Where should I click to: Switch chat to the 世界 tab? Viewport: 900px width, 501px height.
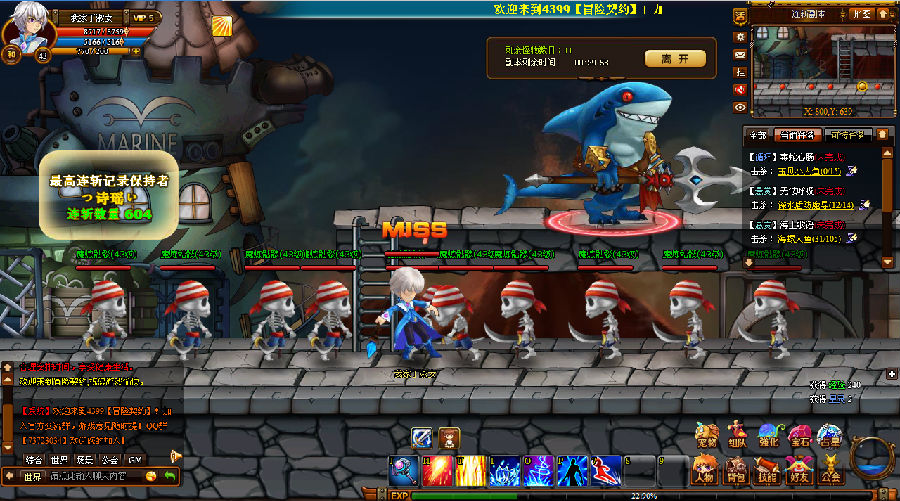coord(59,458)
